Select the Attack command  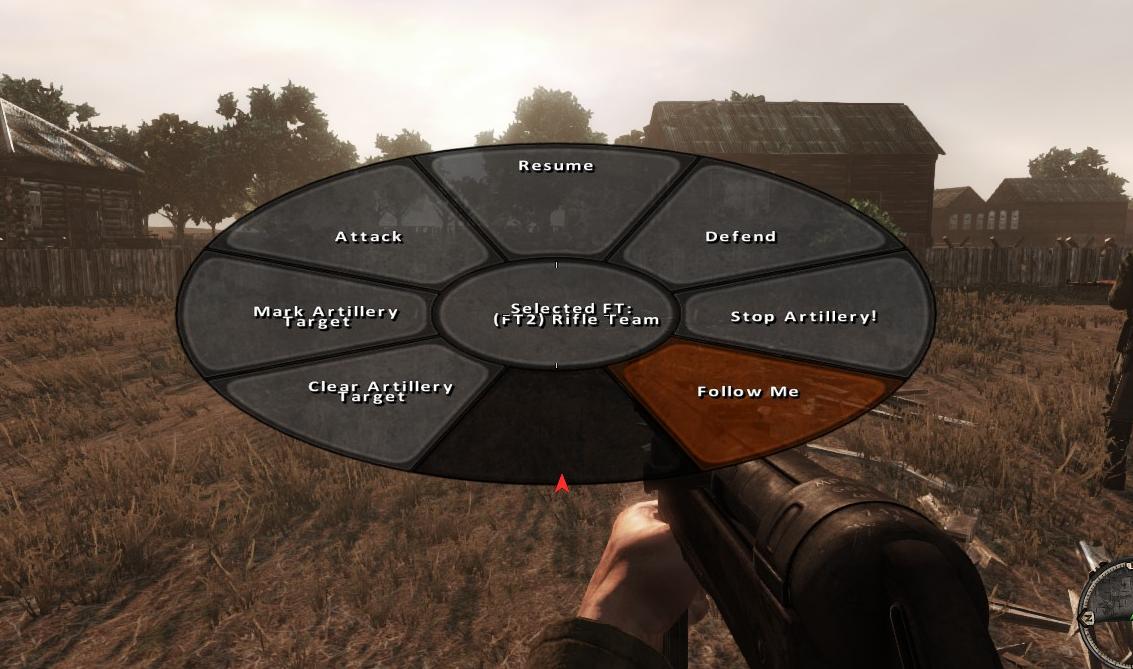tap(369, 237)
